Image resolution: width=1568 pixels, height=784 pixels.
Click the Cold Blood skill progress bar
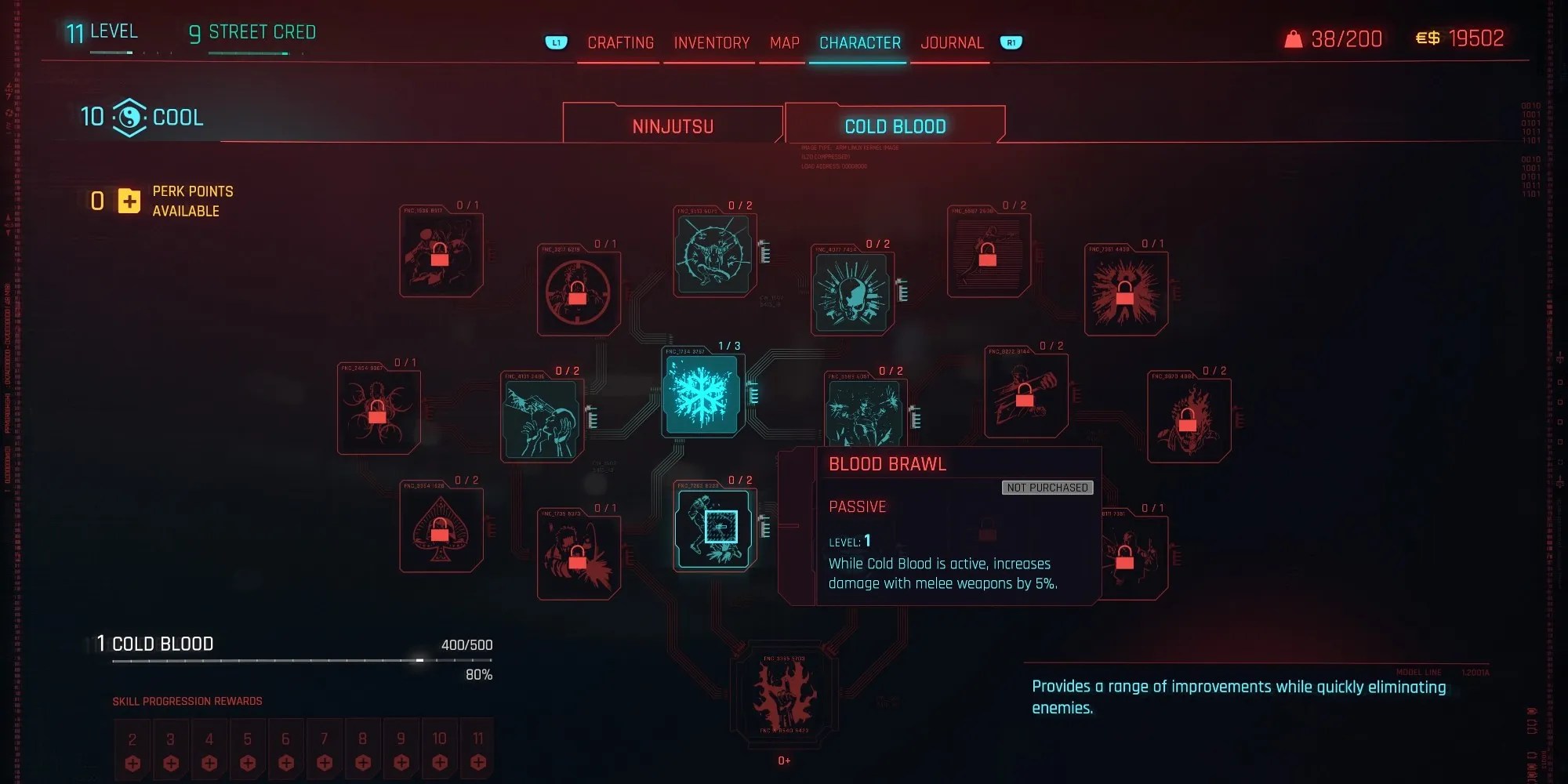[x=302, y=661]
